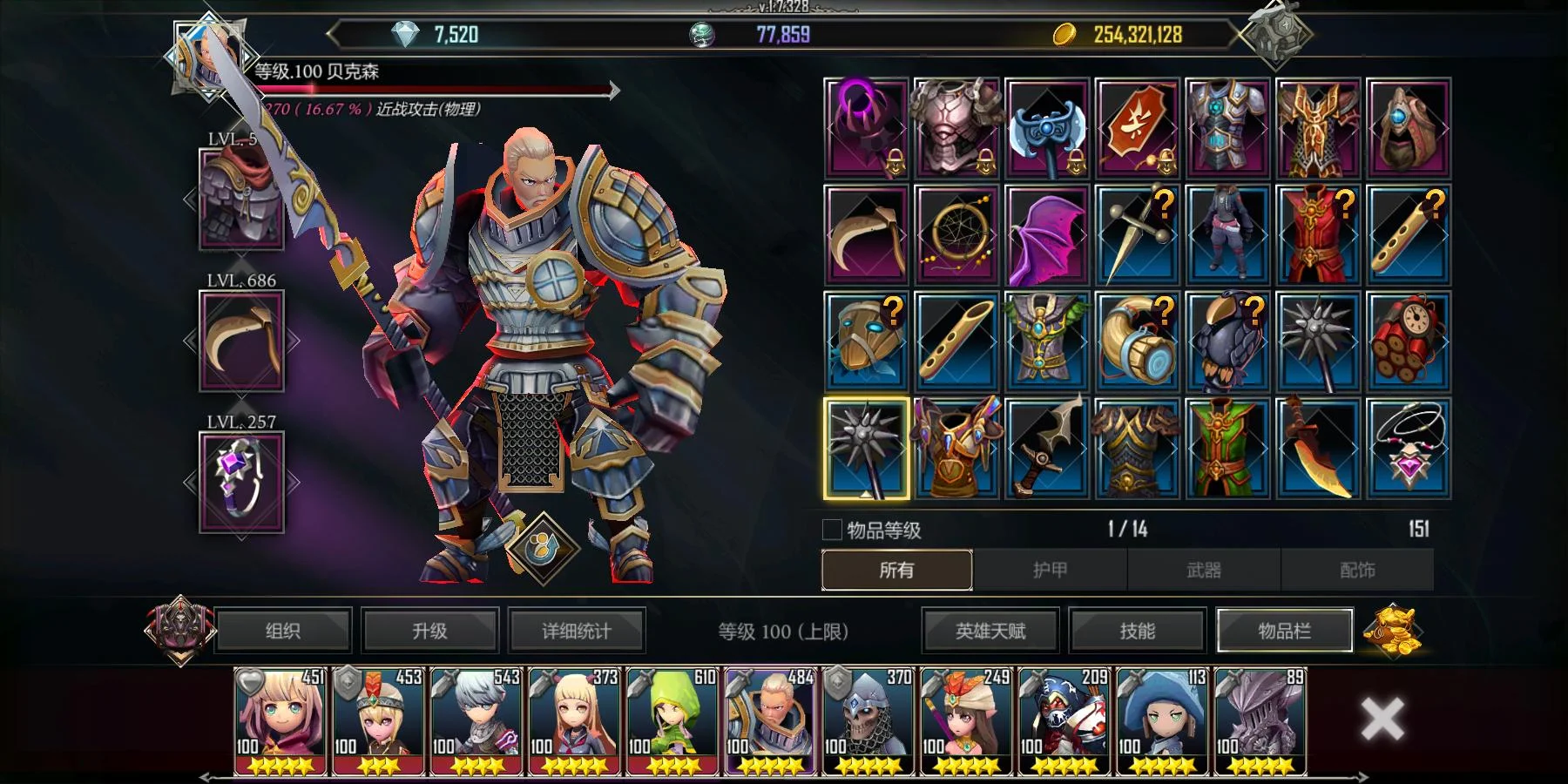Open the 组织 menu

click(283, 631)
